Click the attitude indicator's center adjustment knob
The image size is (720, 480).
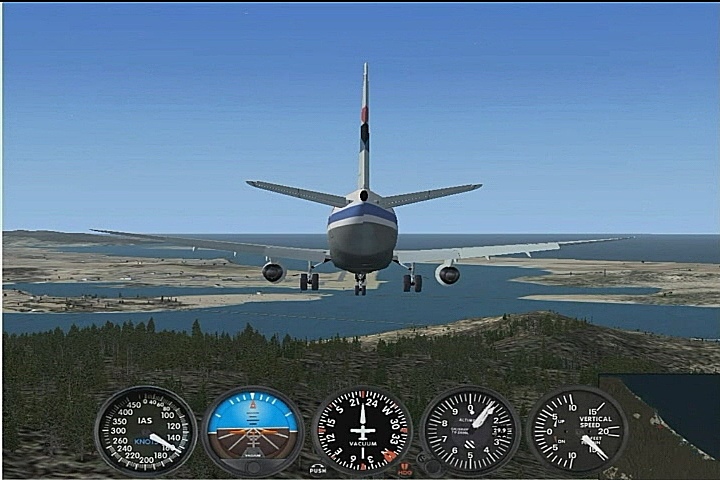click(253, 466)
